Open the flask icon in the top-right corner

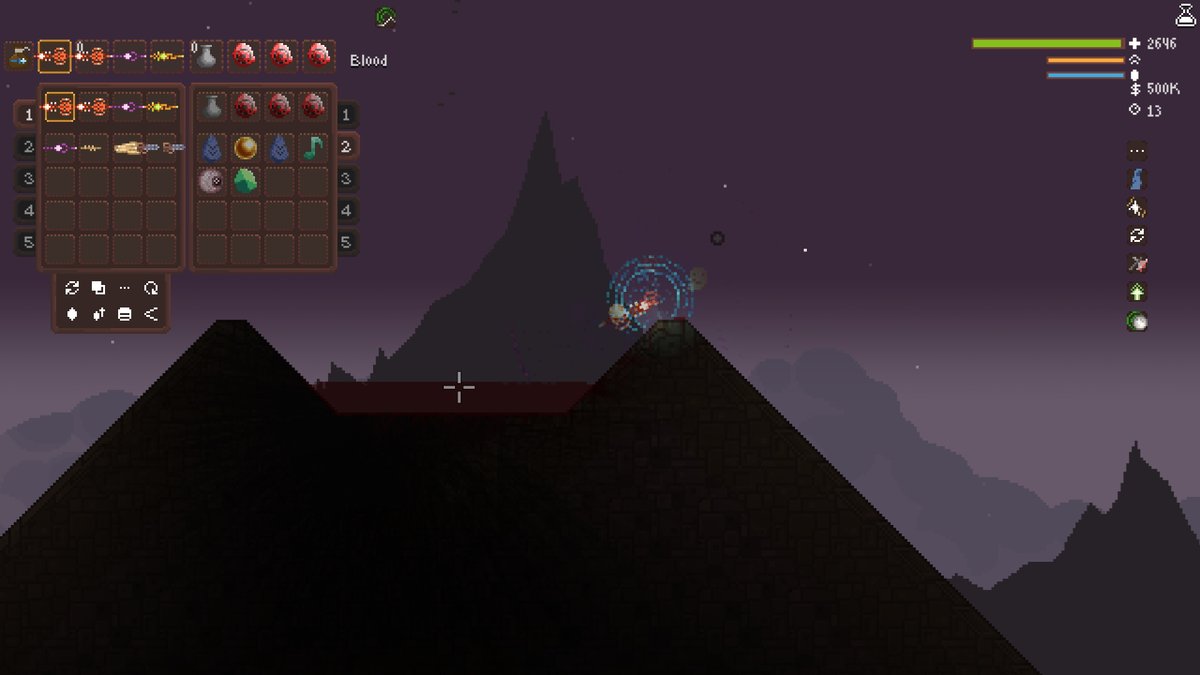[1185, 14]
